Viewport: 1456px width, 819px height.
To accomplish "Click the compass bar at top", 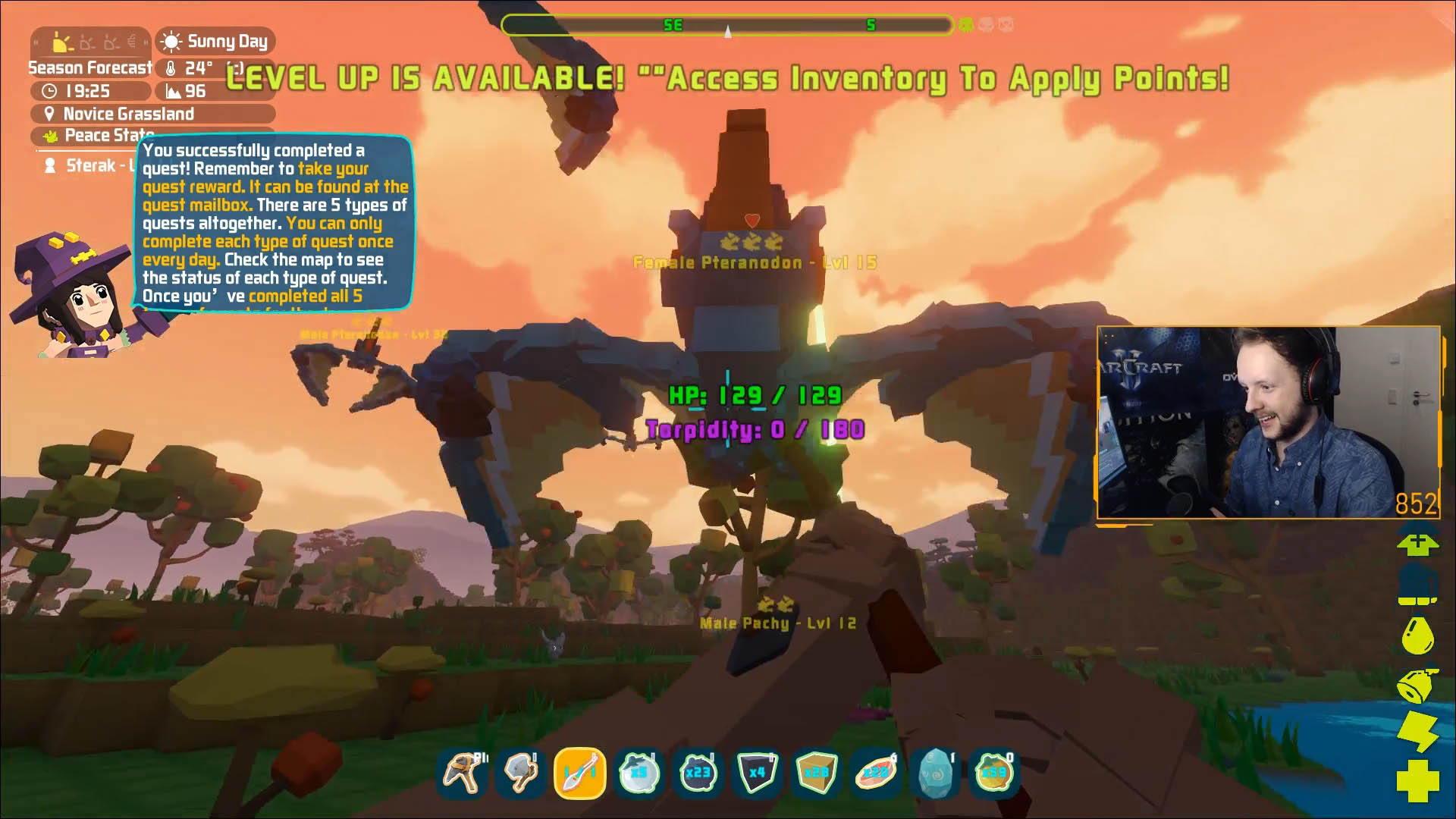I will coord(726,25).
